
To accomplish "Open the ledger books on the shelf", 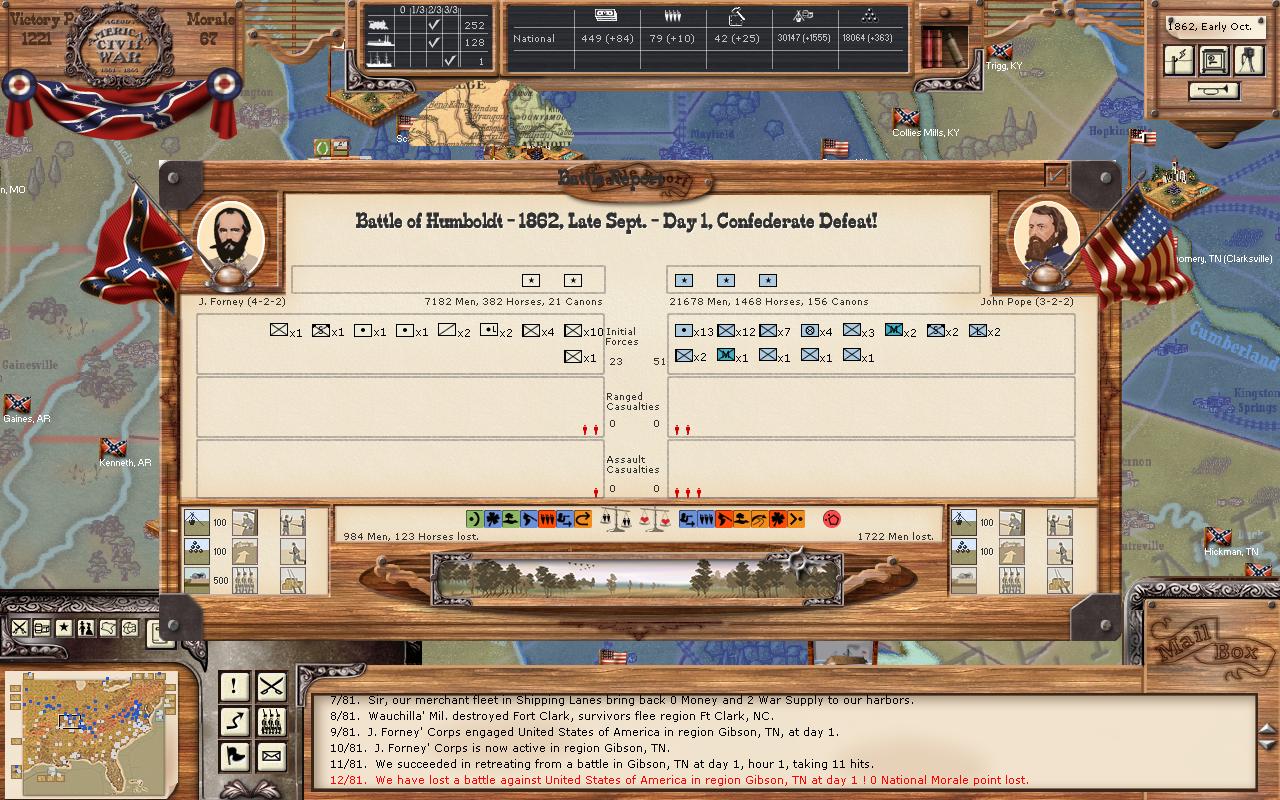I will point(942,46).
